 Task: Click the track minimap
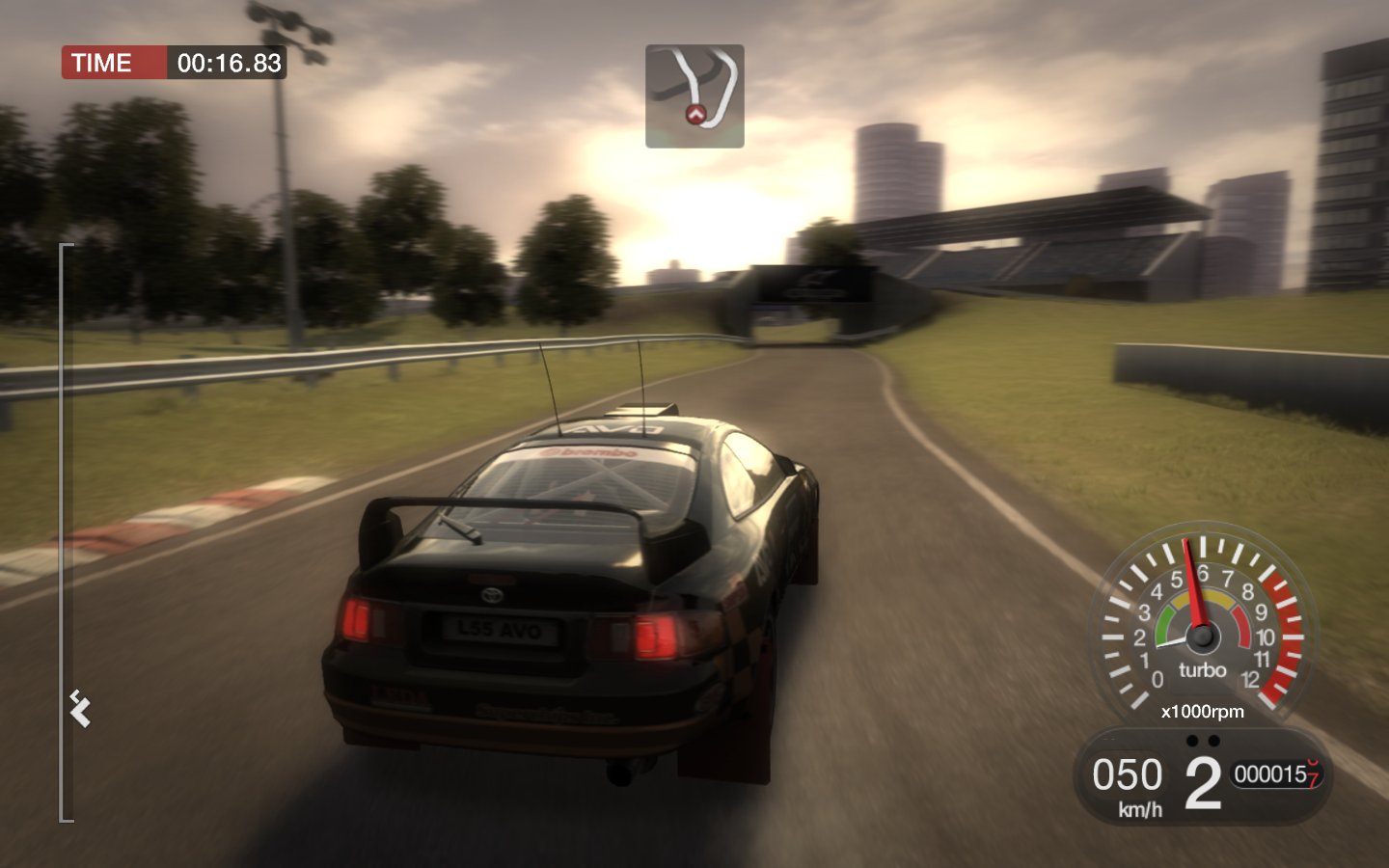click(694, 95)
